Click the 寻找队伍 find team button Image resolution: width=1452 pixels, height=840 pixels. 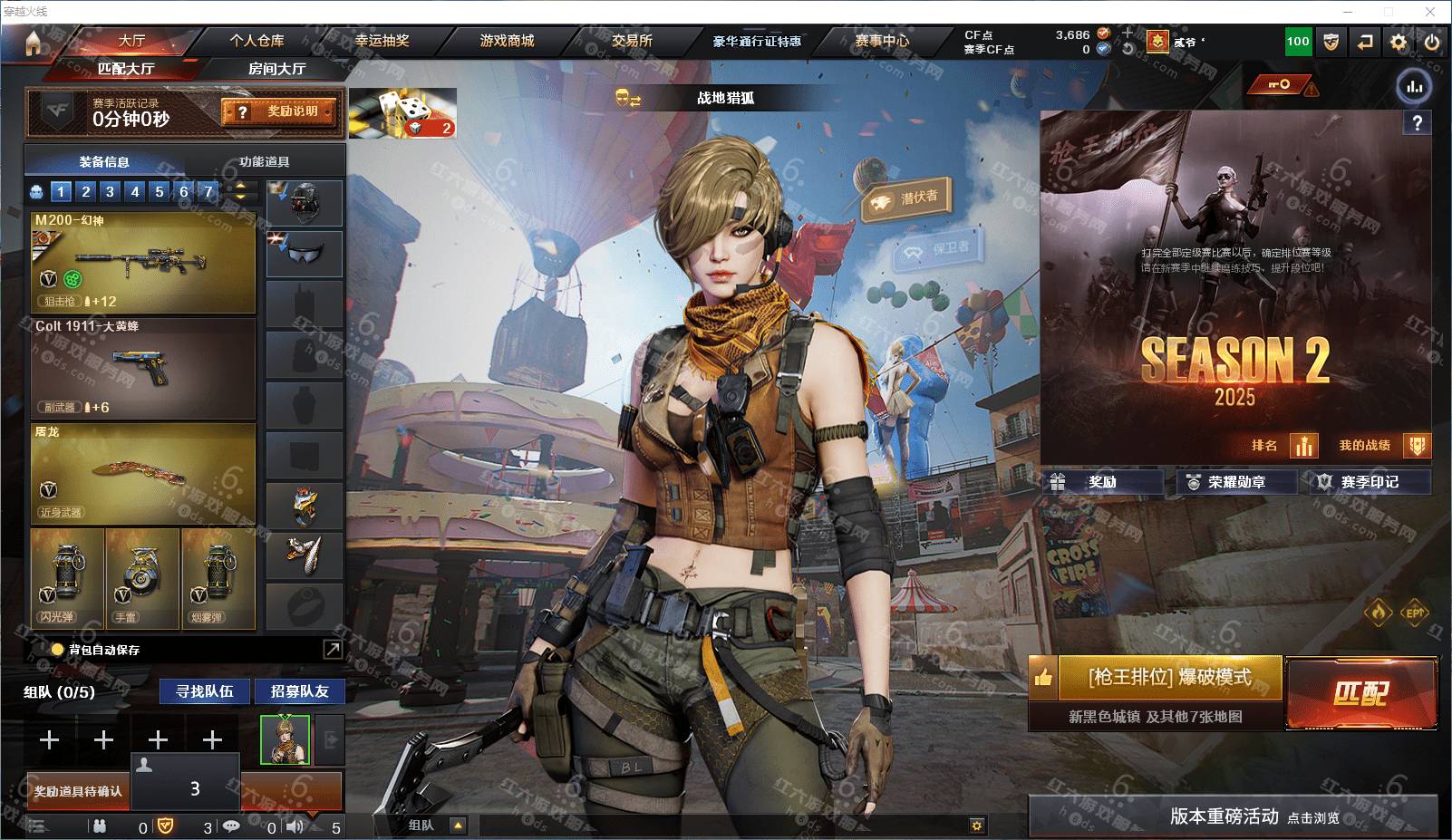tap(205, 691)
